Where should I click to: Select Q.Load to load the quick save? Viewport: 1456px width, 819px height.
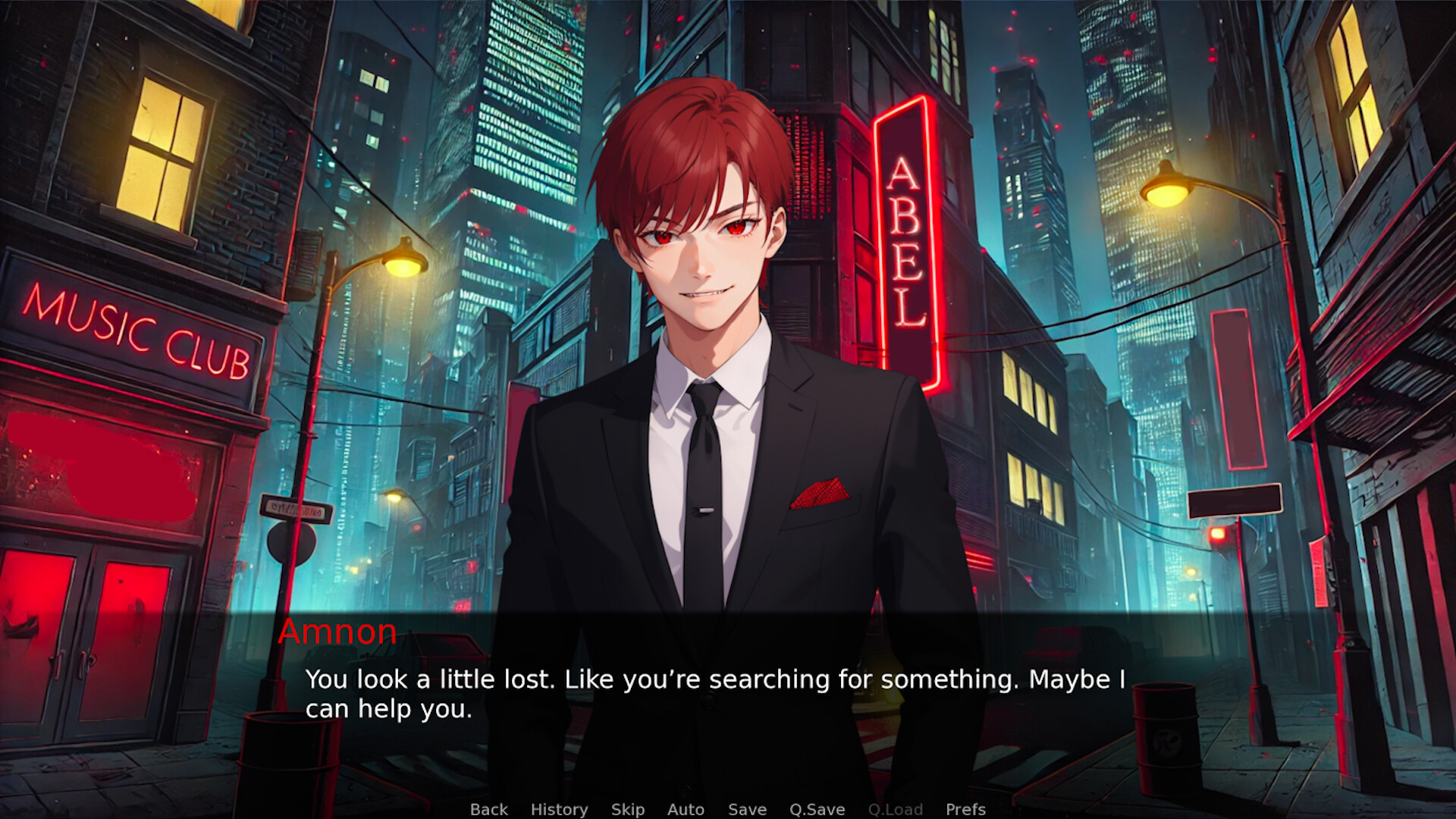(896, 809)
